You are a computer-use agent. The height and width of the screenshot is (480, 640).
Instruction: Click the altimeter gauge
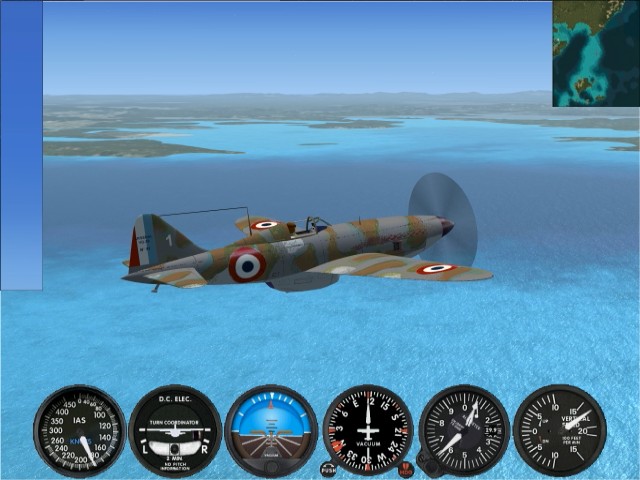(464, 430)
